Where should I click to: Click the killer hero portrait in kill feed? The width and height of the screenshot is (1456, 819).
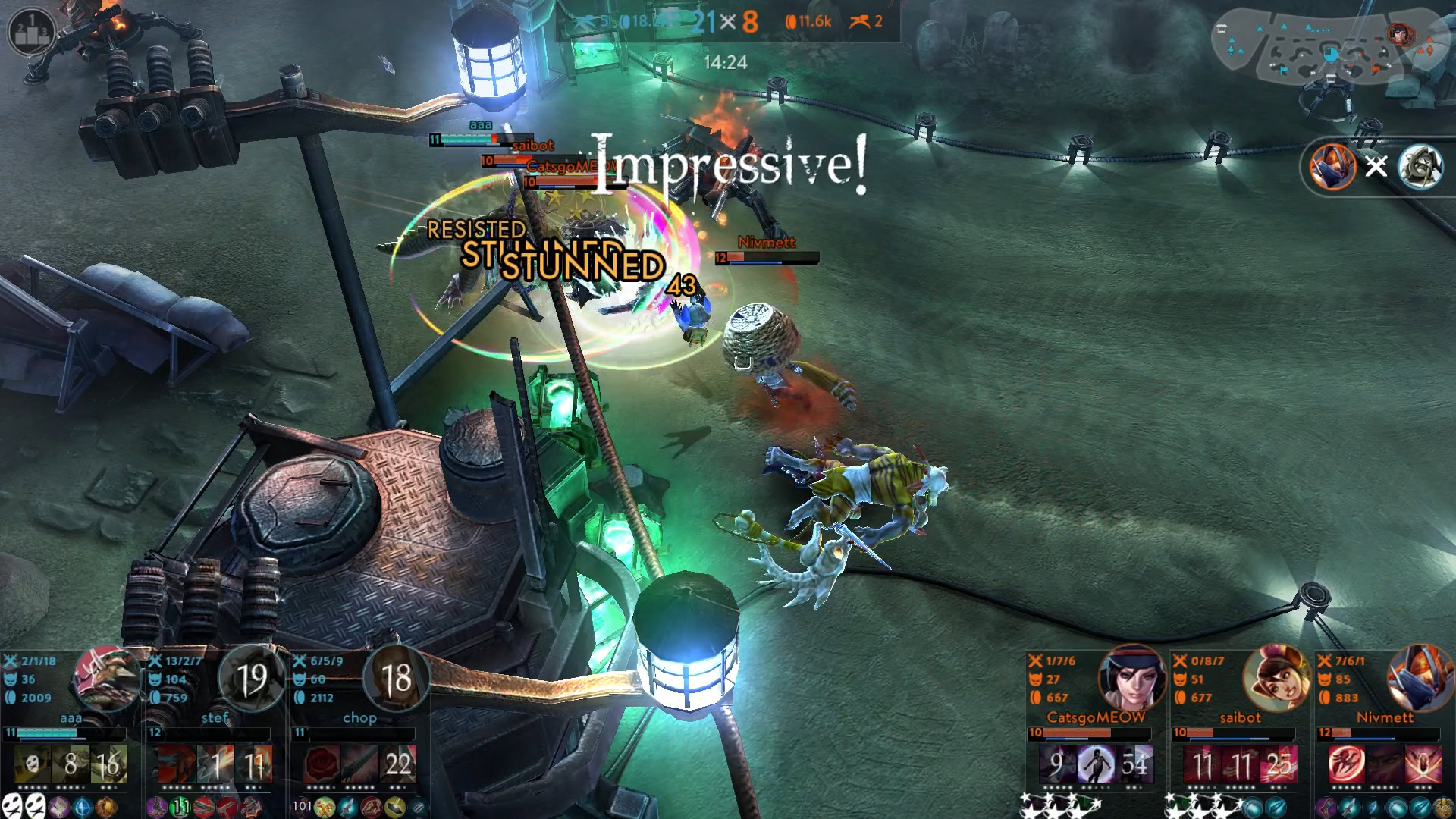1332,166
